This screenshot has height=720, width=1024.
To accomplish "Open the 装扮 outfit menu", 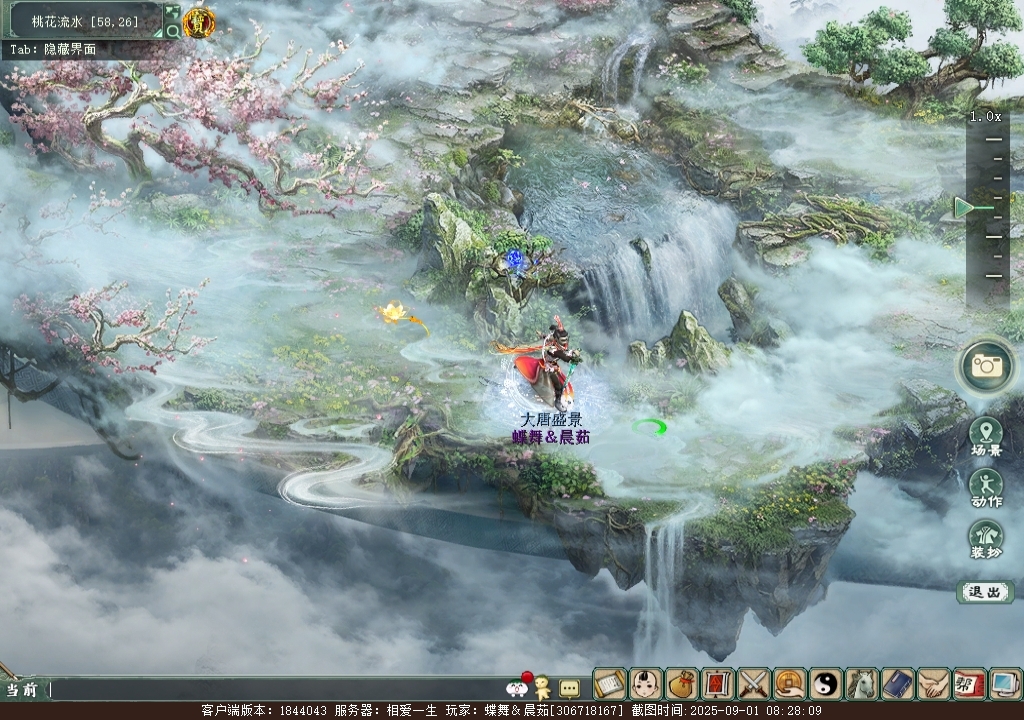I will (x=986, y=538).
